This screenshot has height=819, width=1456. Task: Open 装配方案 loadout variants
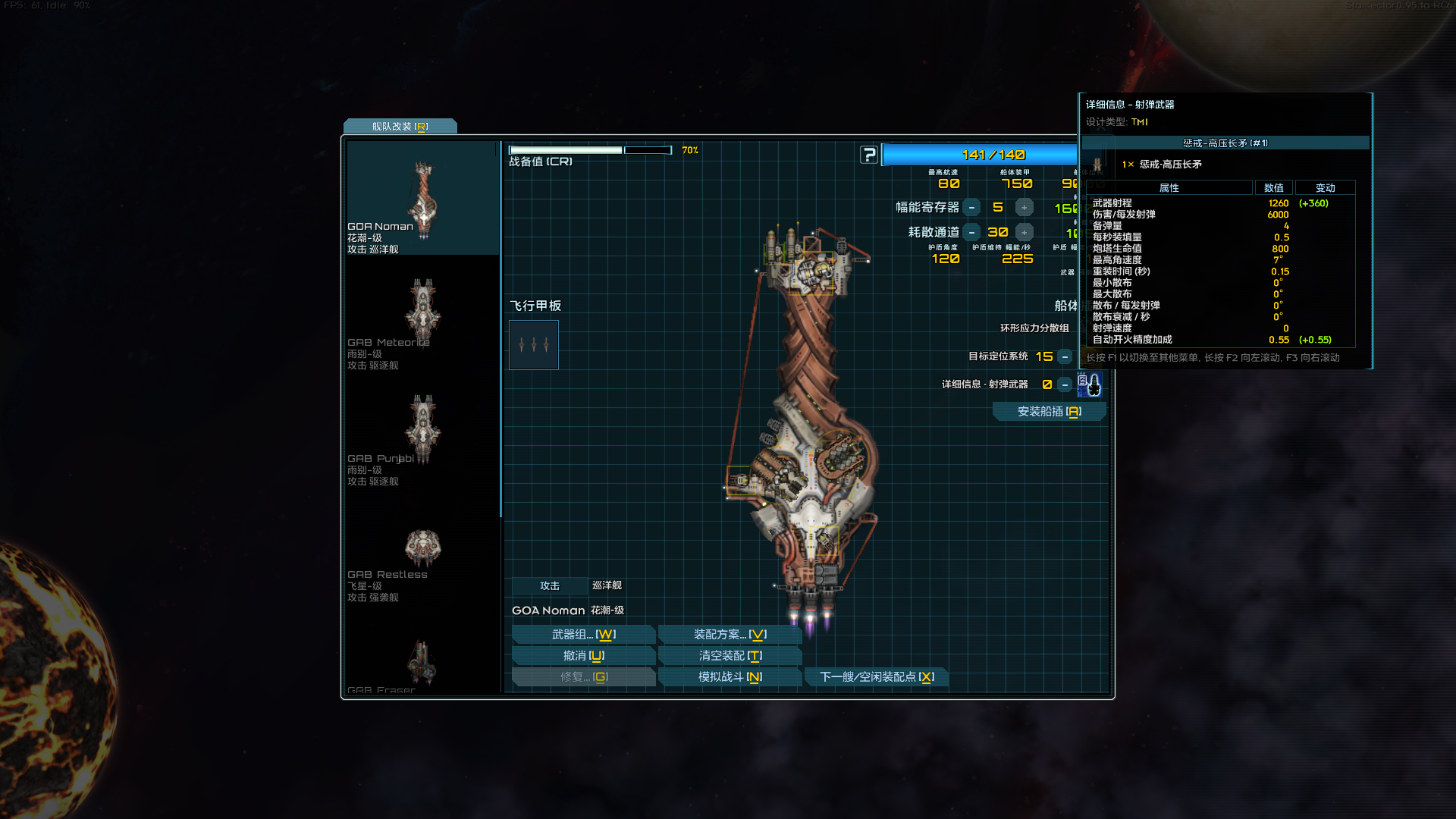click(730, 635)
